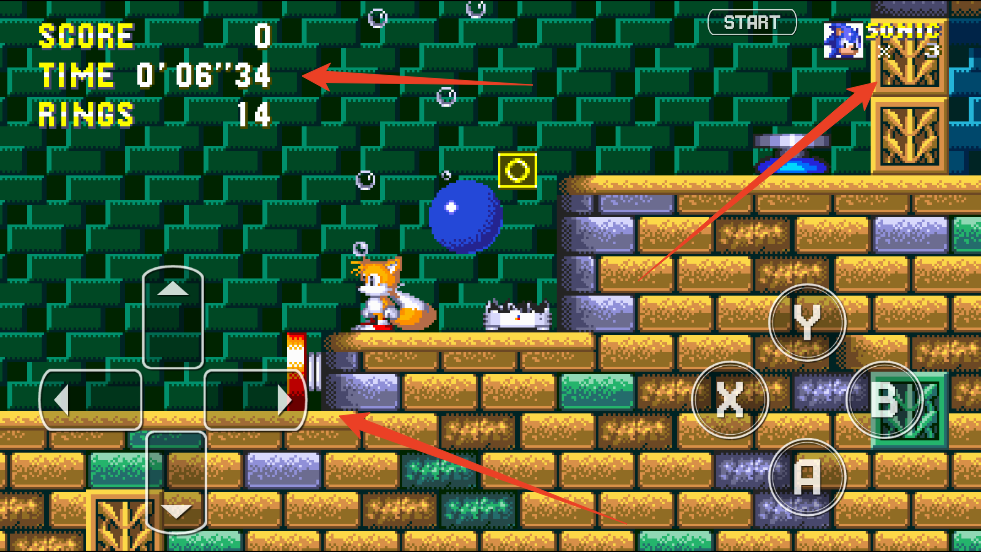The image size is (981, 552).
Task: Tap the A action button
Action: pyautogui.click(x=807, y=477)
